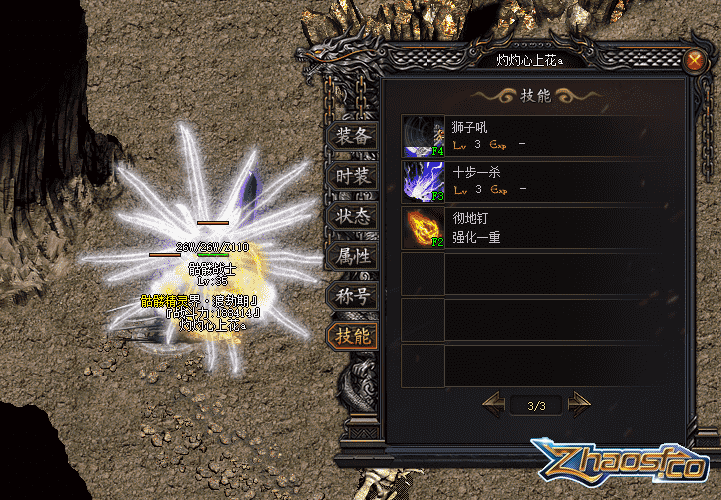
Task: Close the character panel with the X button
Action: pyautogui.click(x=694, y=60)
